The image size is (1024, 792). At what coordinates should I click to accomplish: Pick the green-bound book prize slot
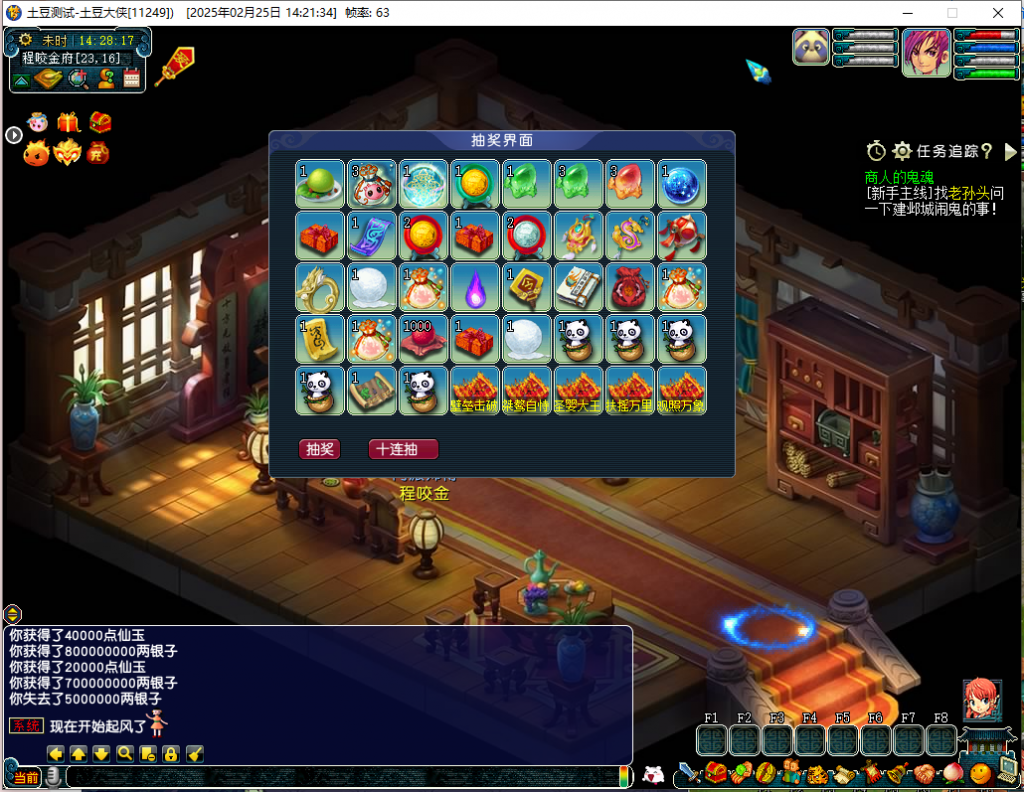(579, 287)
